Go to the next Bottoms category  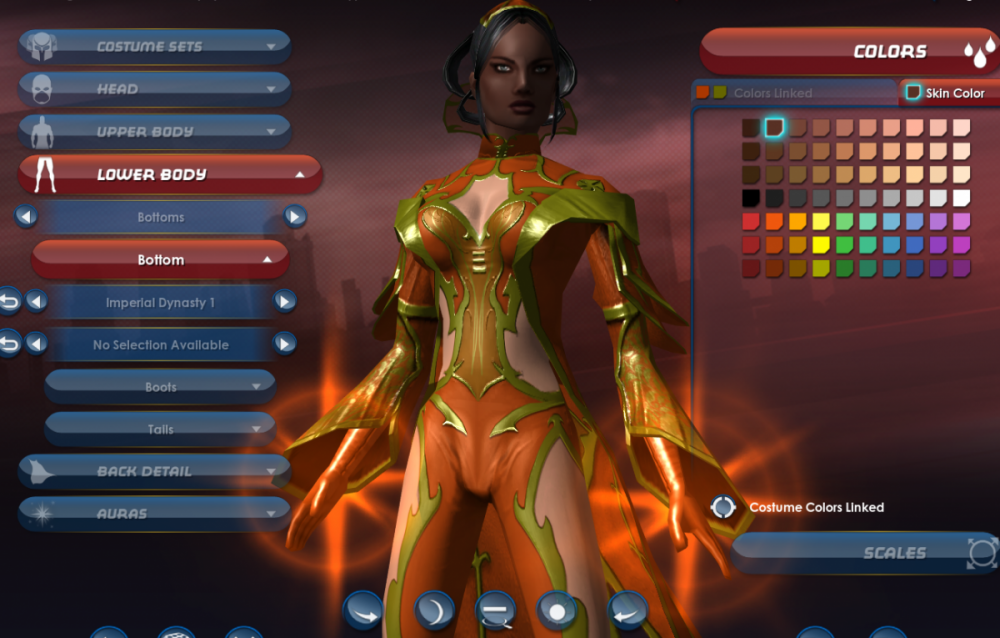tap(294, 217)
